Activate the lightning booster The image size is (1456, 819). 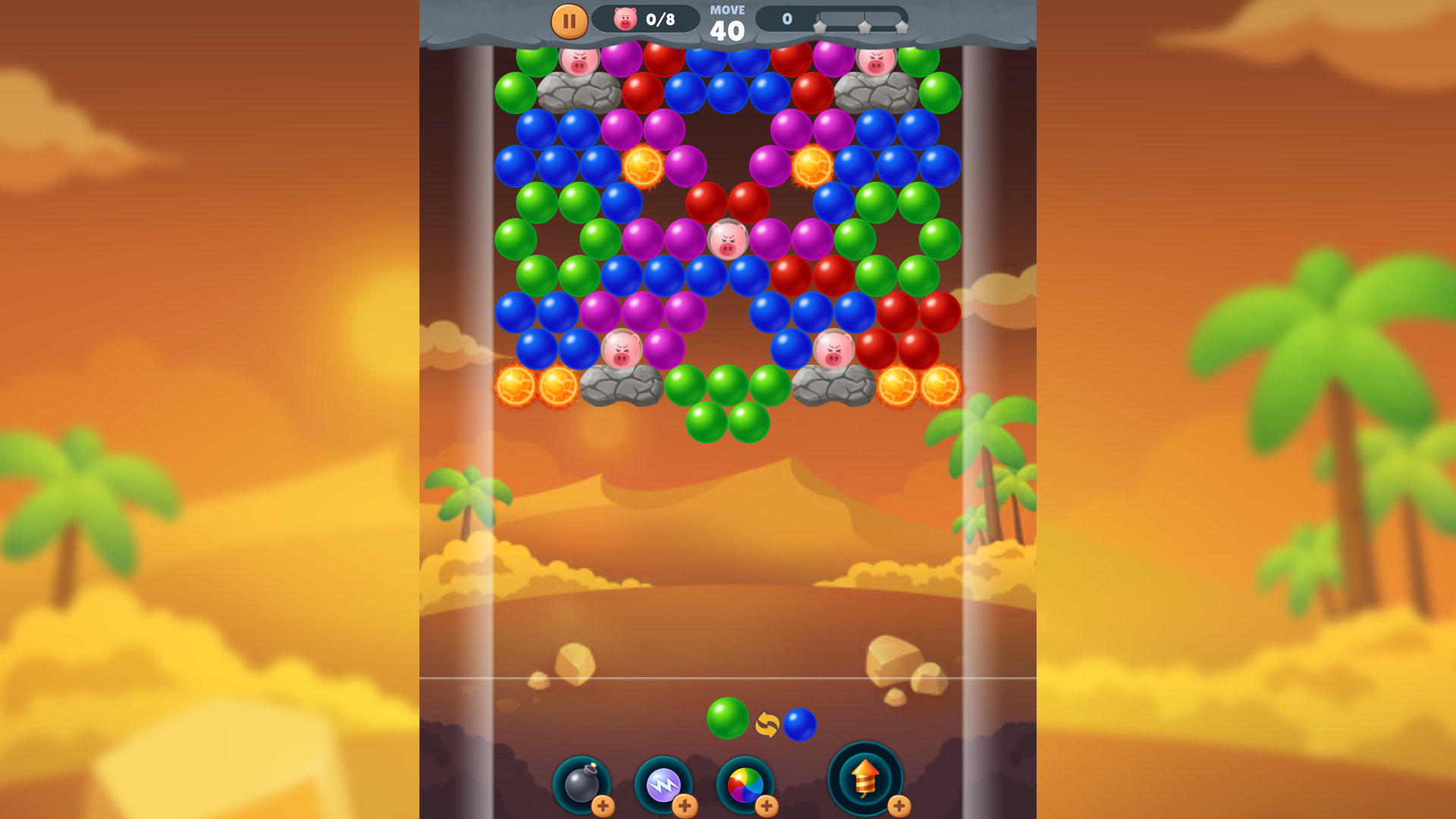[x=664, y=786]
